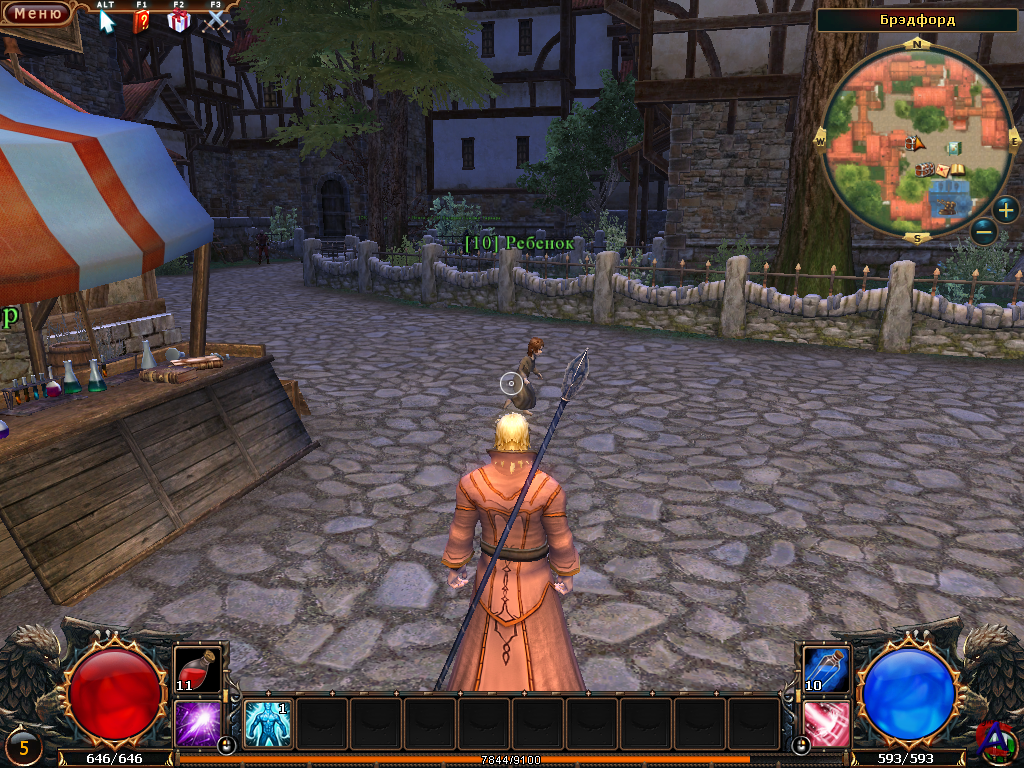Open the red question-mark help book
Screen dimensions: 1024x768
142,21
